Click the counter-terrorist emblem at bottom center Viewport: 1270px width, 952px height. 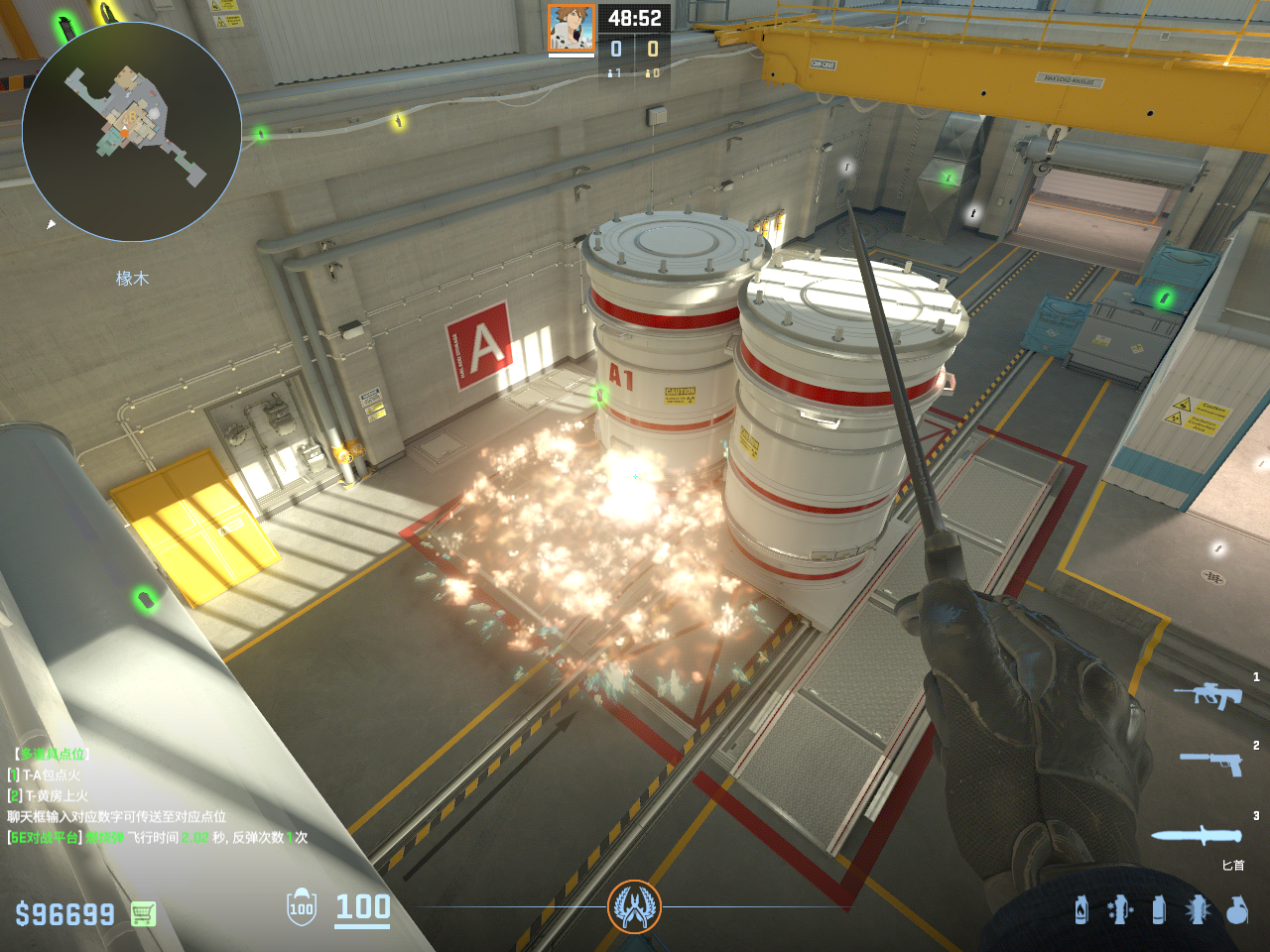point(634,906)
